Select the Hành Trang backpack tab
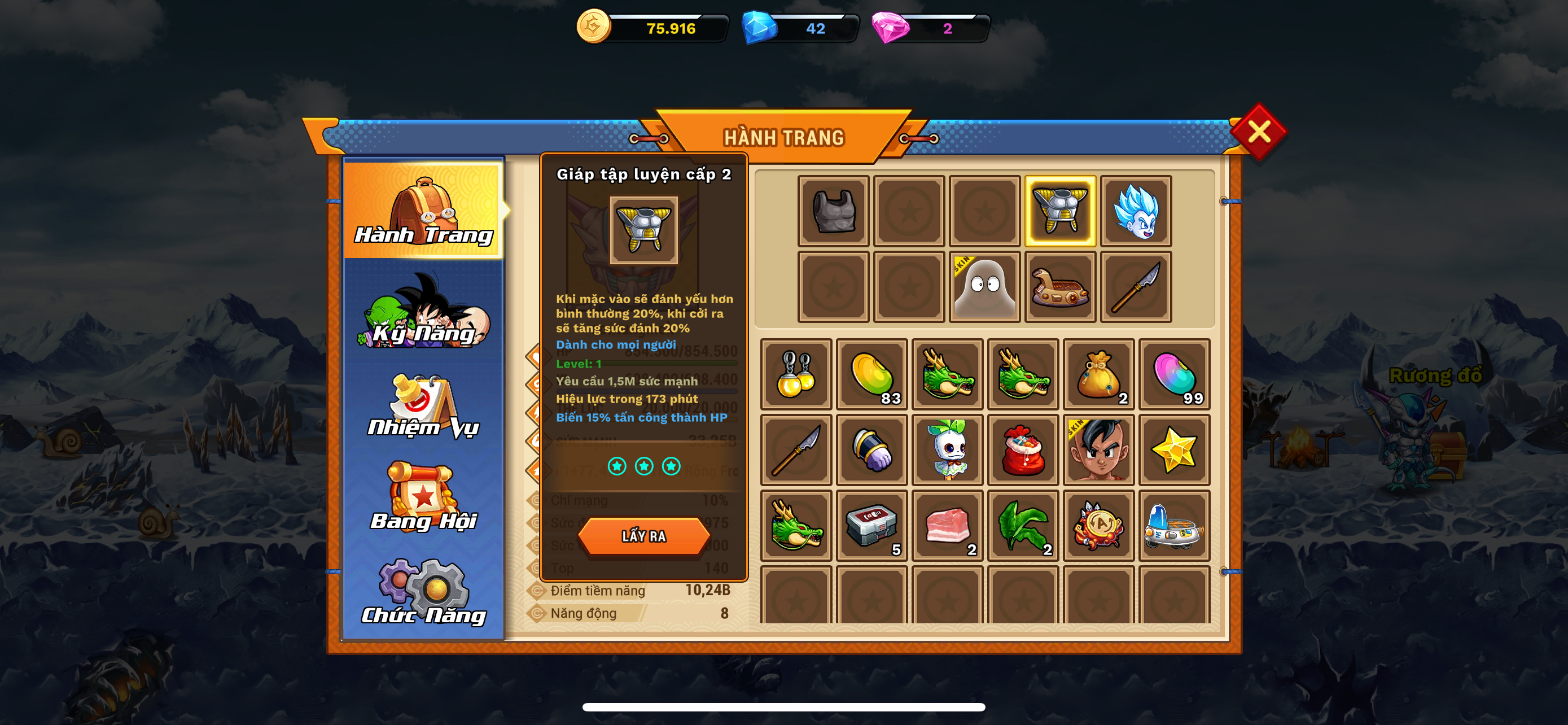 click(424, 210)
